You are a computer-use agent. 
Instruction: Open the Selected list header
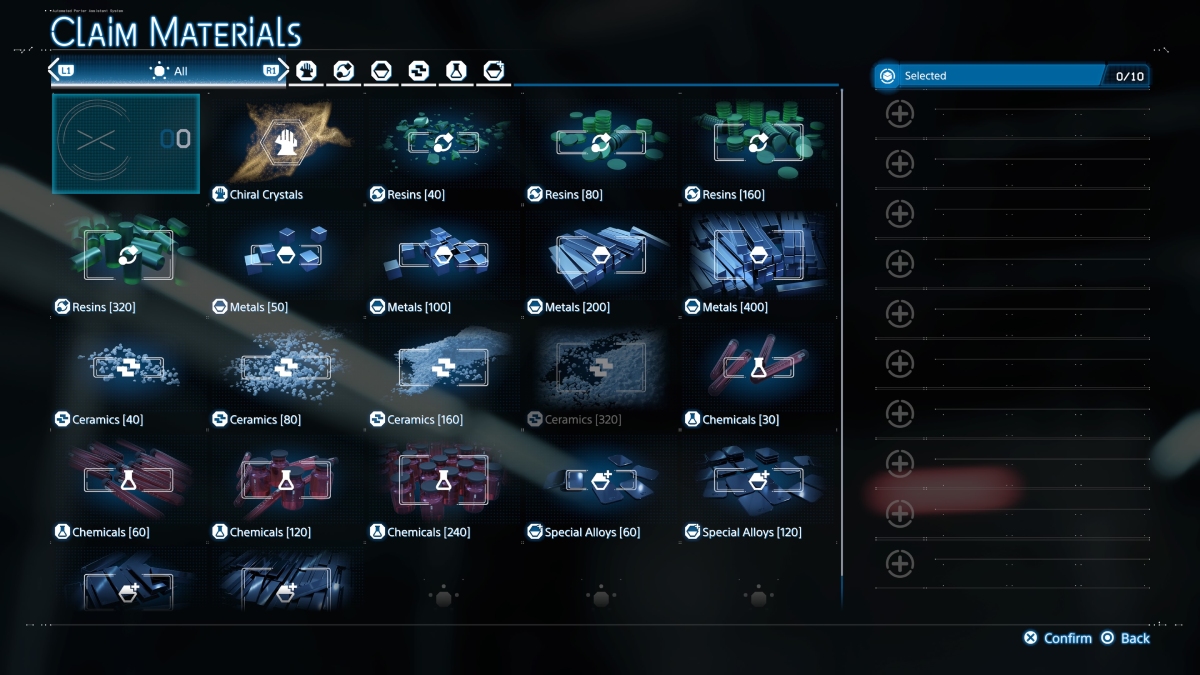[x=1010, y=76]
